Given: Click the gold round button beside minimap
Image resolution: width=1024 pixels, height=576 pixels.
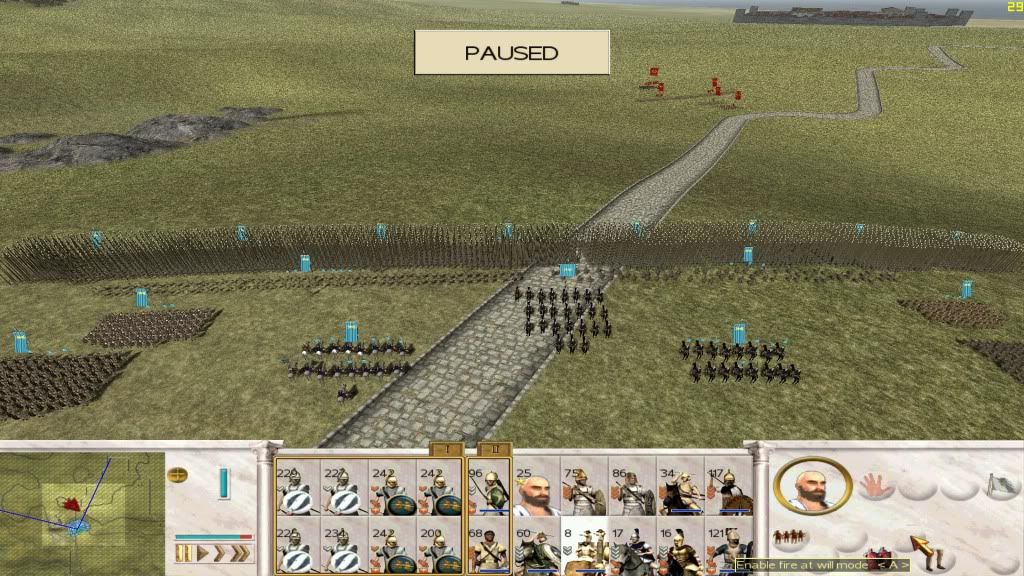Looking at the screenshot, I should tap(177, 474).
